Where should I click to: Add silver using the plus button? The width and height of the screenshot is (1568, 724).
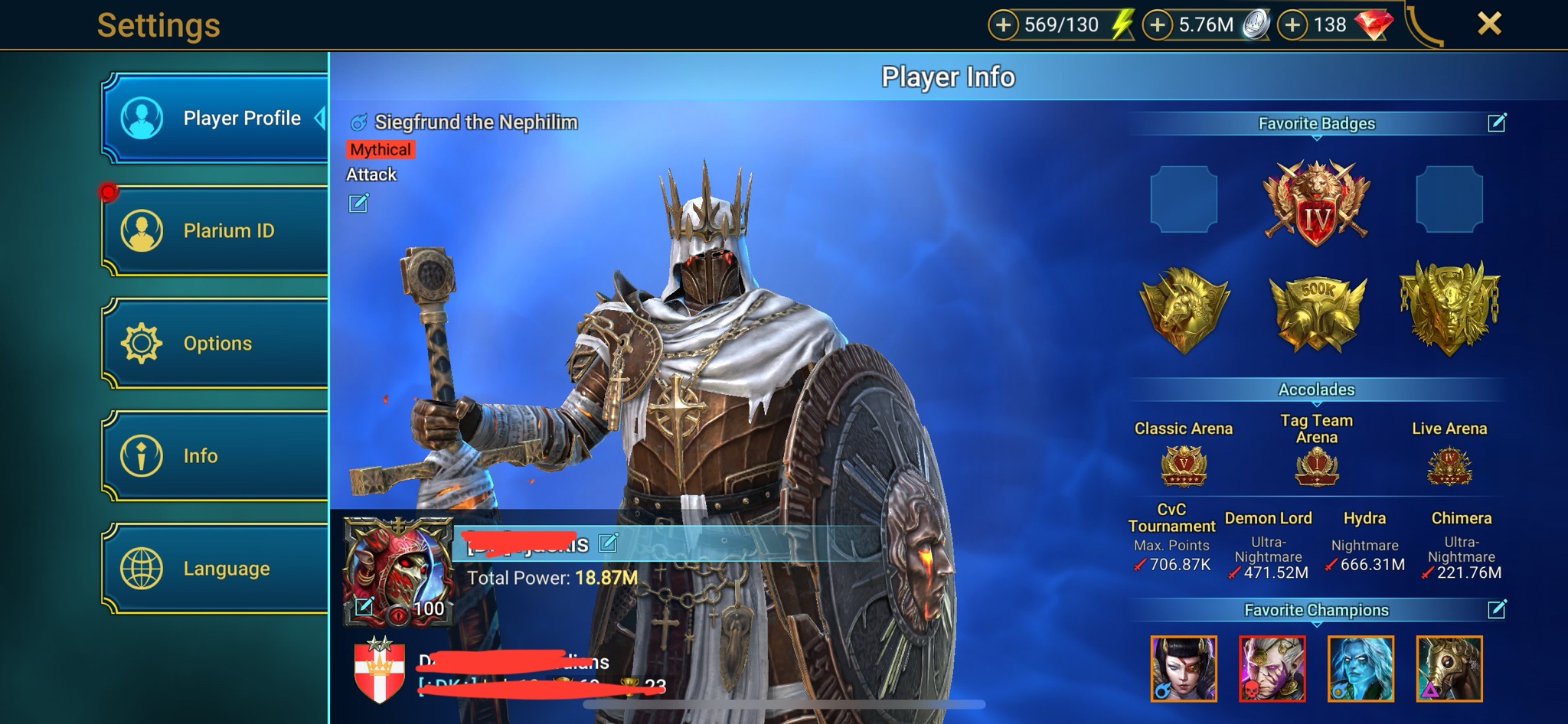[1158, 25]
